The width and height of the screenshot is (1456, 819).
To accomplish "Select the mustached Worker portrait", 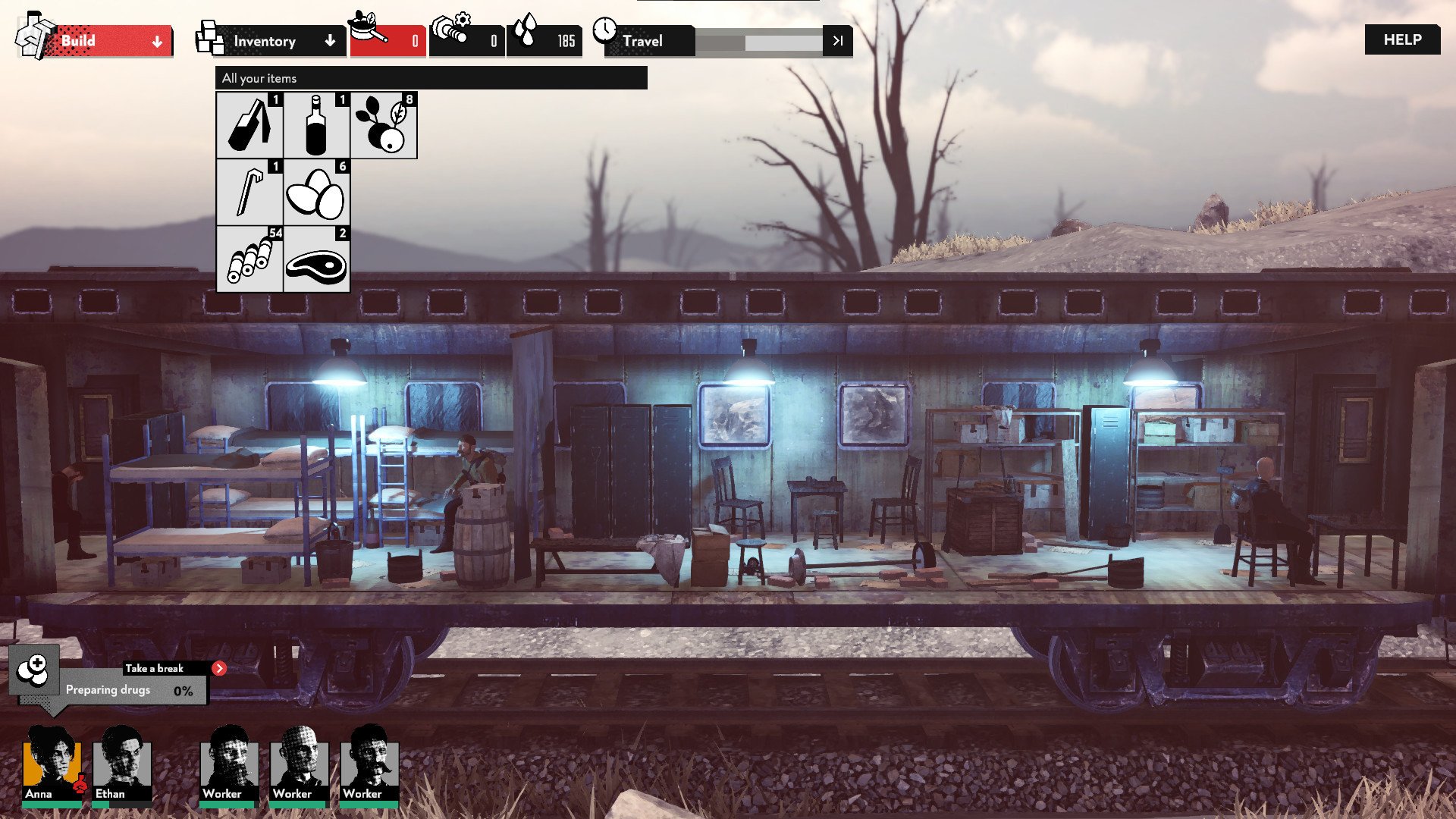I will pos(369,762).
